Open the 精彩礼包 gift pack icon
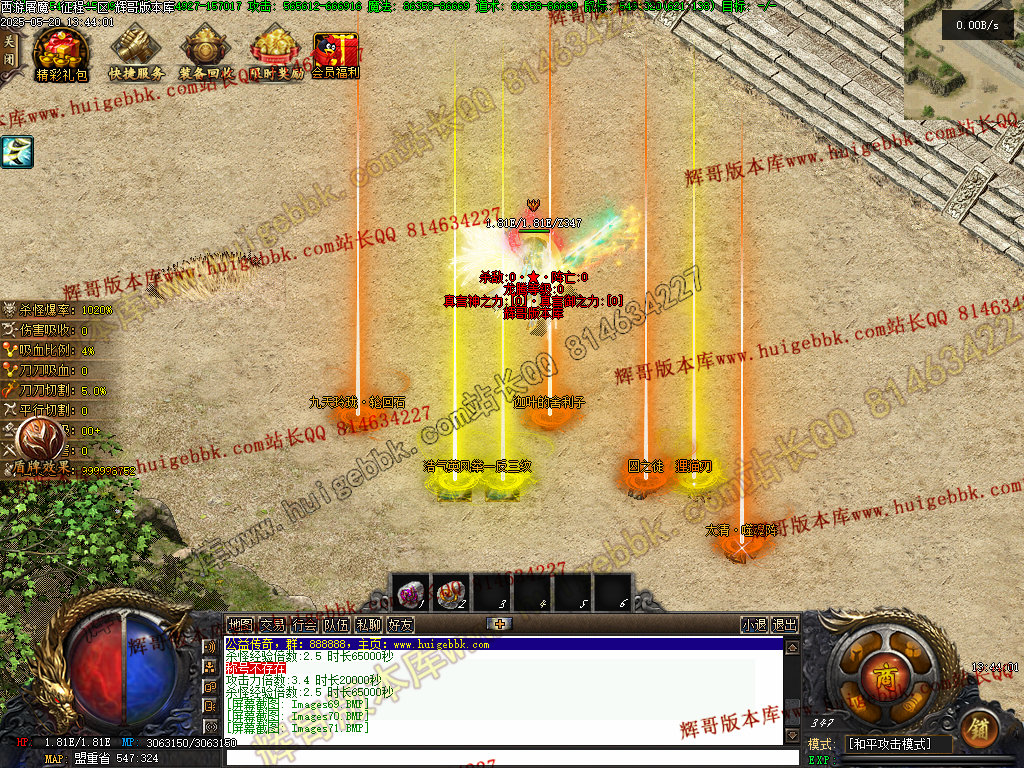Image resolution: width=1024 pixels, height=768 pixels. click(61, 53)
